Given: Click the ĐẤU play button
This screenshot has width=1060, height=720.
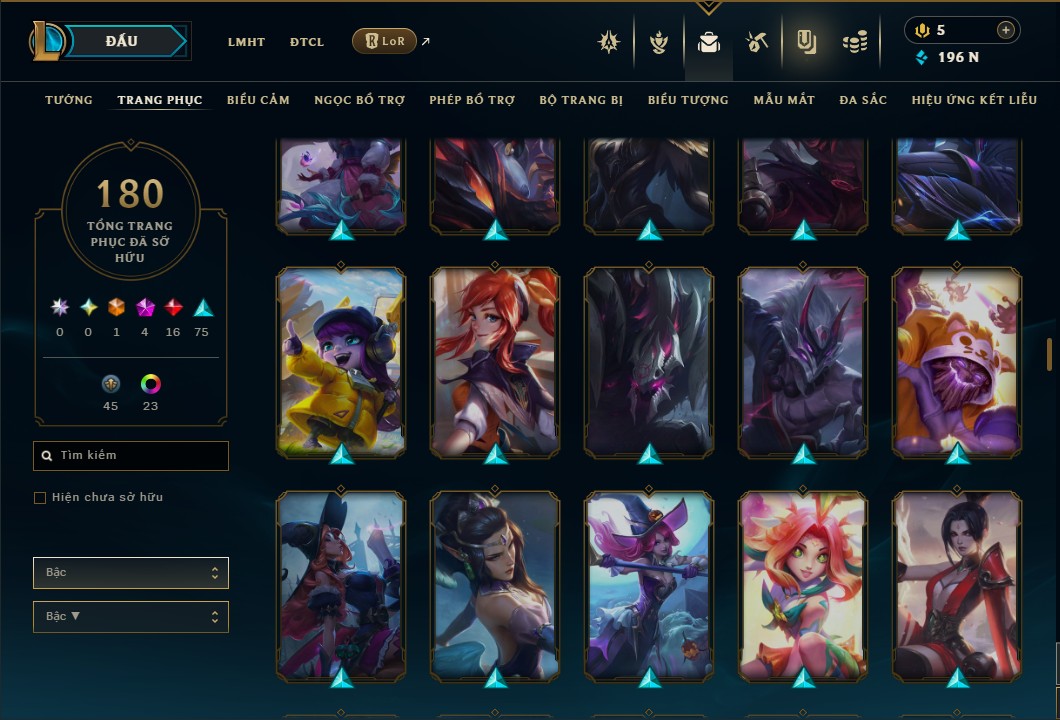Looking at the screenshot, I should click(x=122, y=41).
